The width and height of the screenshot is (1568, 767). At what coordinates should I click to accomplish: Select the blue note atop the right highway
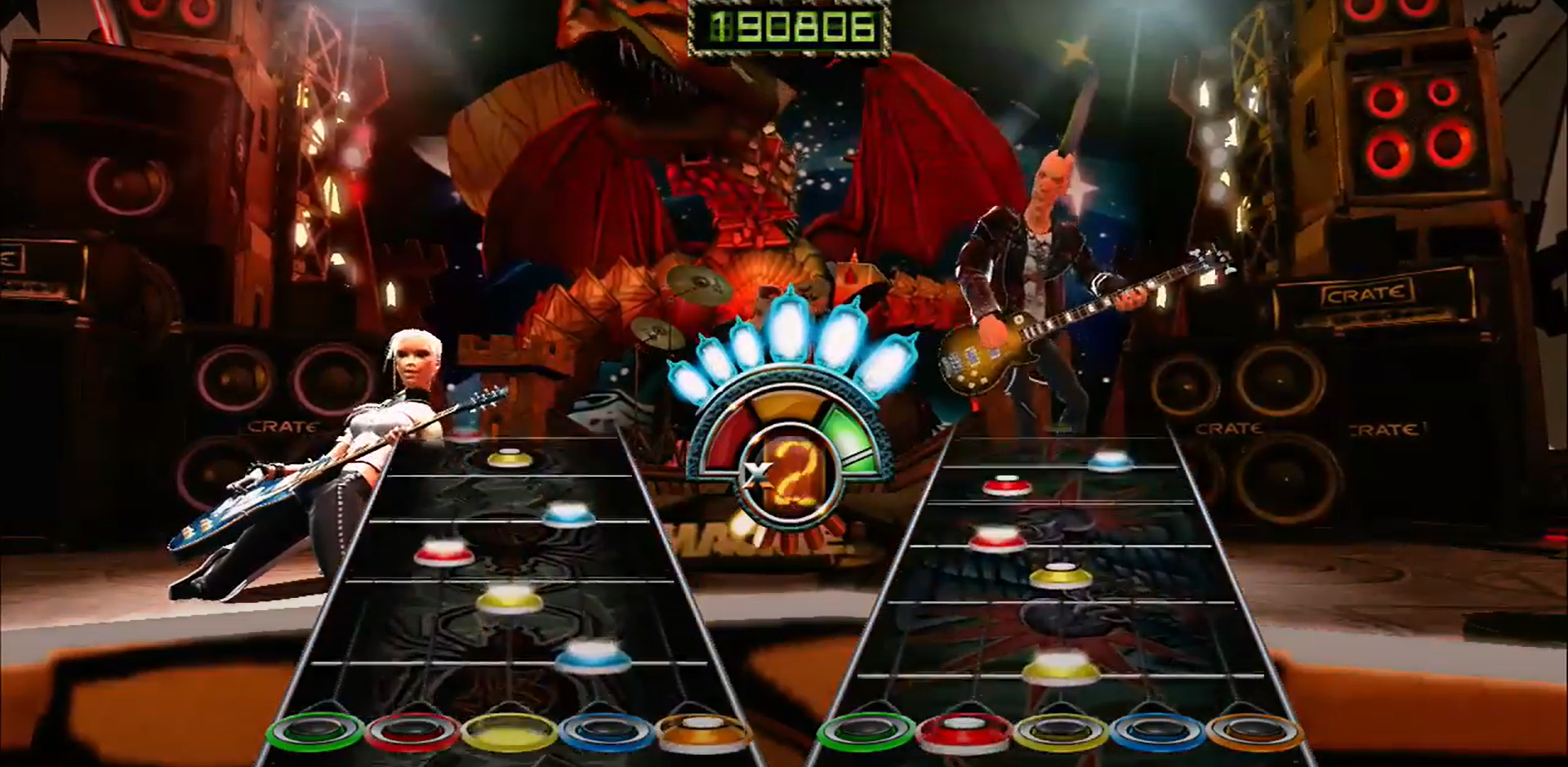(1111, 462)
